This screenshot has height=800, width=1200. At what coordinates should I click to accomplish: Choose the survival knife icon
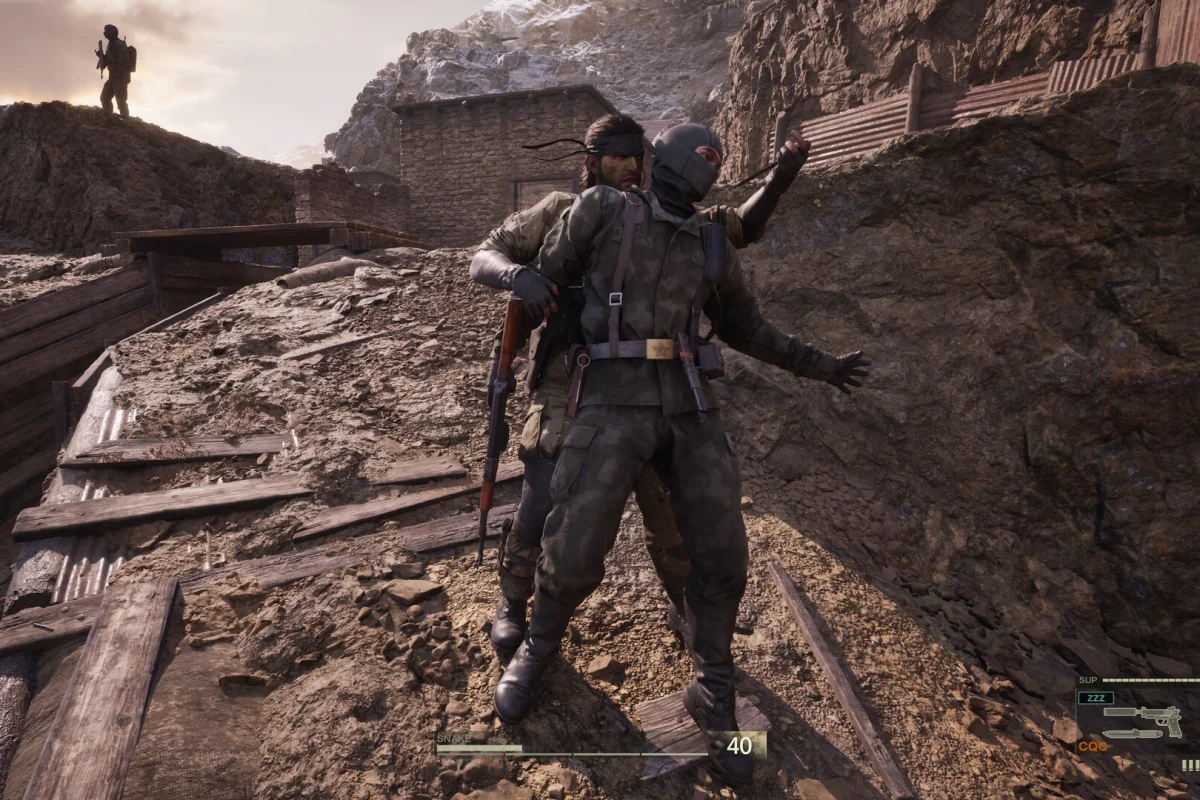click(x=1131, y=734)
